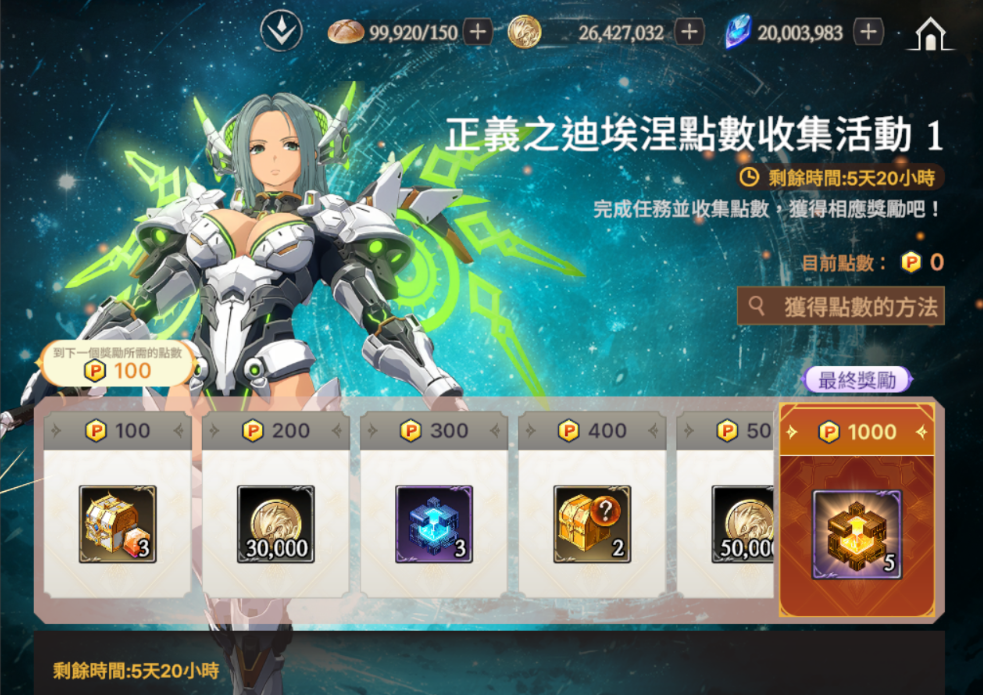Screen dimensions: 983x695
Task: Select the 300-point blue cube reward
Action: click(x=433, y=524)
